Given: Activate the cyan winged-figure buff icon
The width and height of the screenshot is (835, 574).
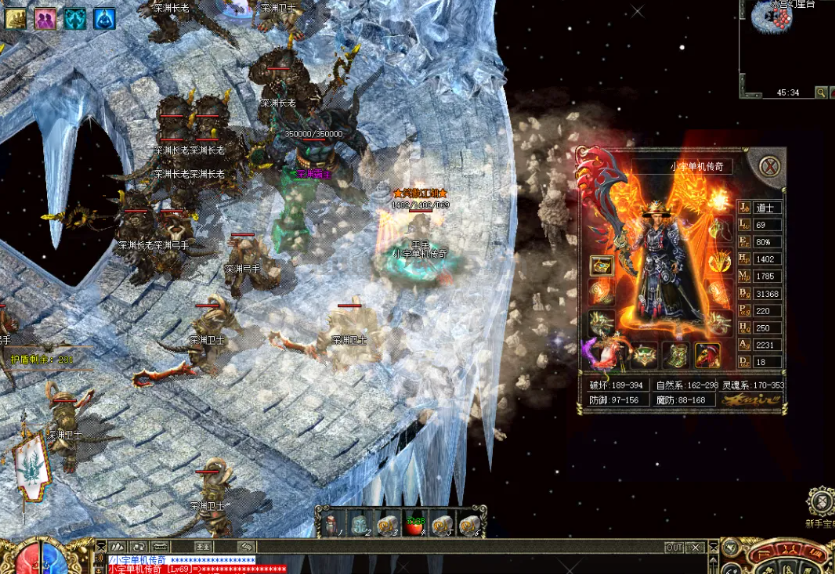Looking at the screenshot, I should click(x=75, y=17).
